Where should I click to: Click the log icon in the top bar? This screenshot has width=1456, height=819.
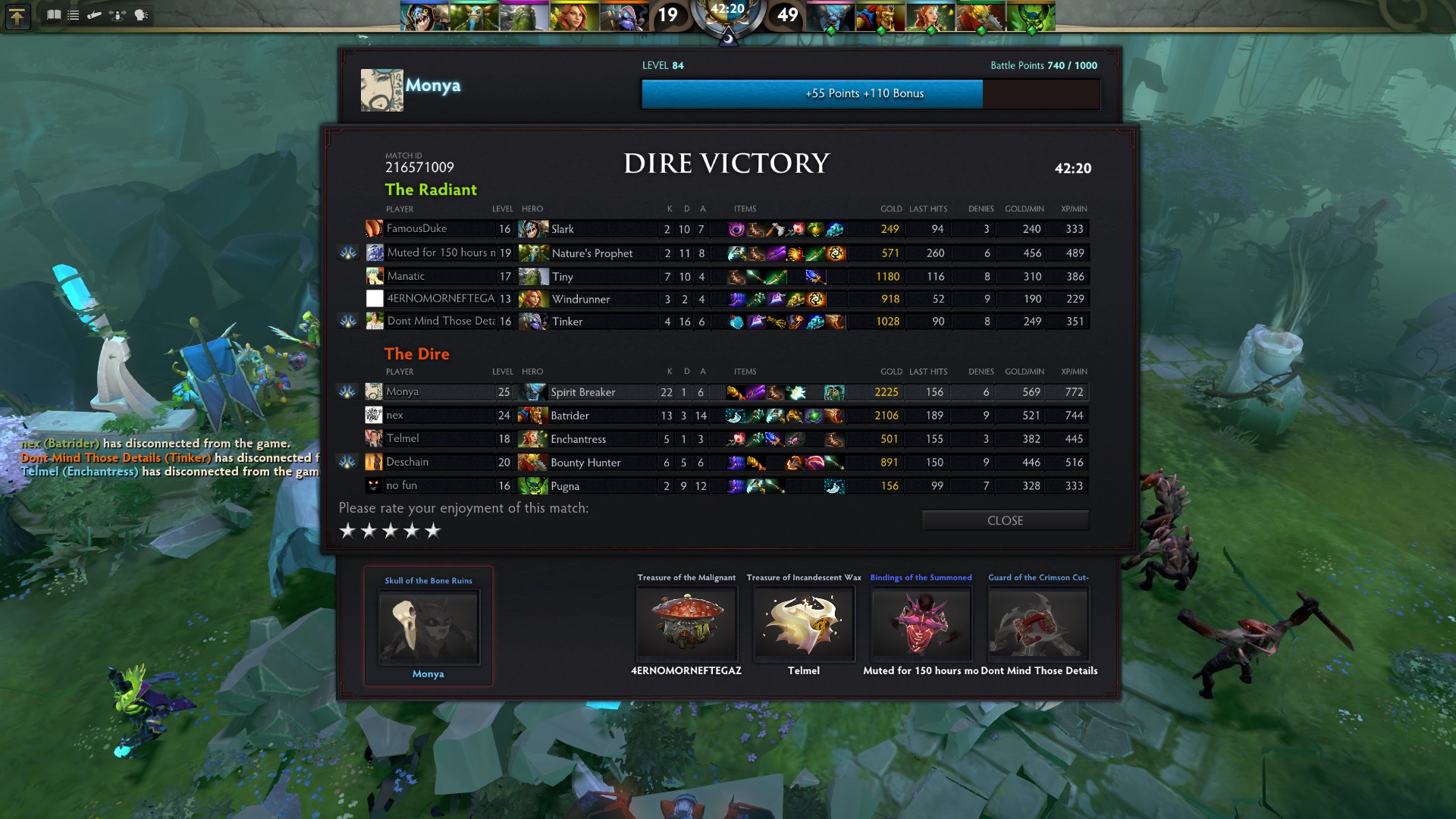[x=95, y=15]
